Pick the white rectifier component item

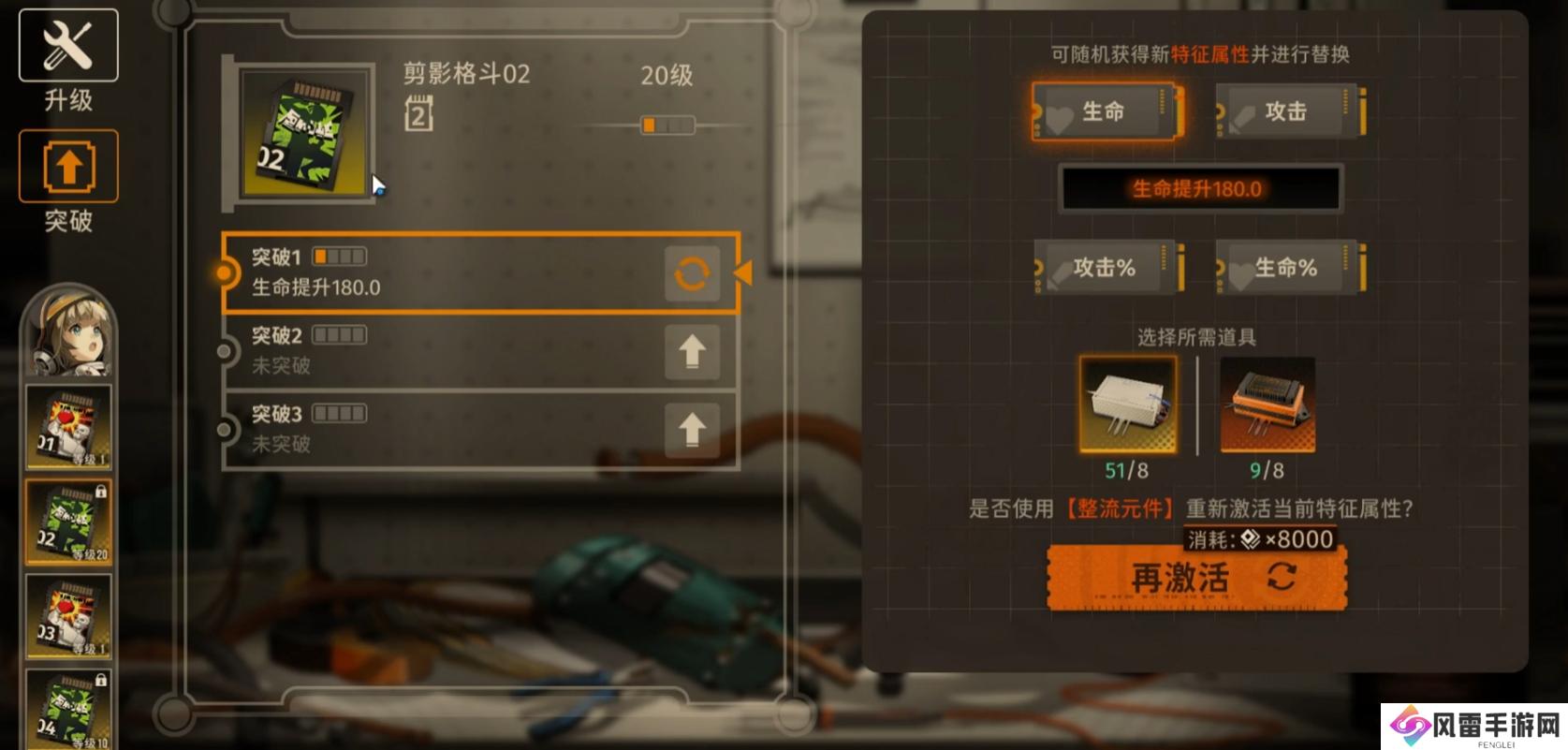pyautogui.click(x=1127, y=404)
